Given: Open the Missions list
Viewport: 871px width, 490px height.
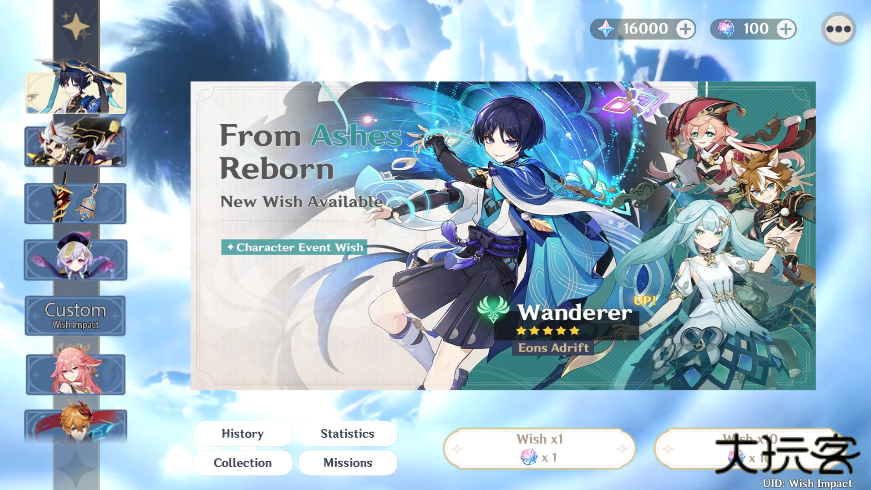Looking at the screenshot, I should 347,463.
